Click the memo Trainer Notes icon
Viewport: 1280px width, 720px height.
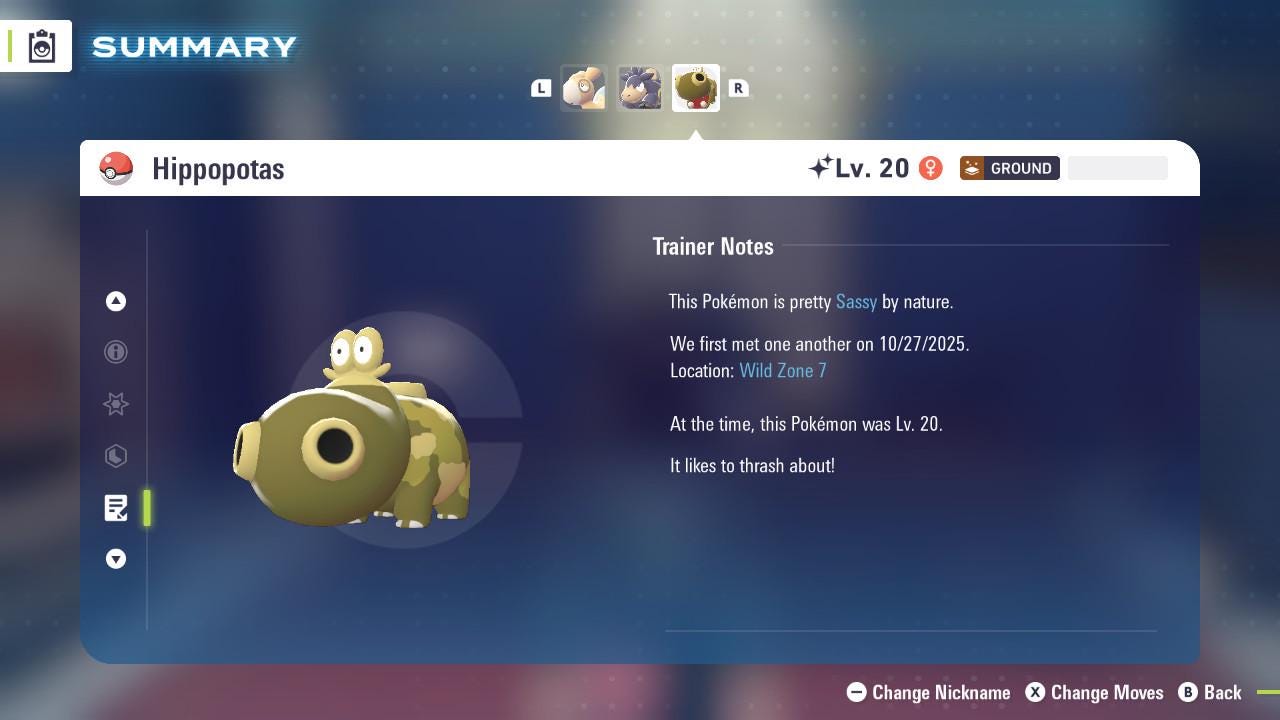point(116,508)
